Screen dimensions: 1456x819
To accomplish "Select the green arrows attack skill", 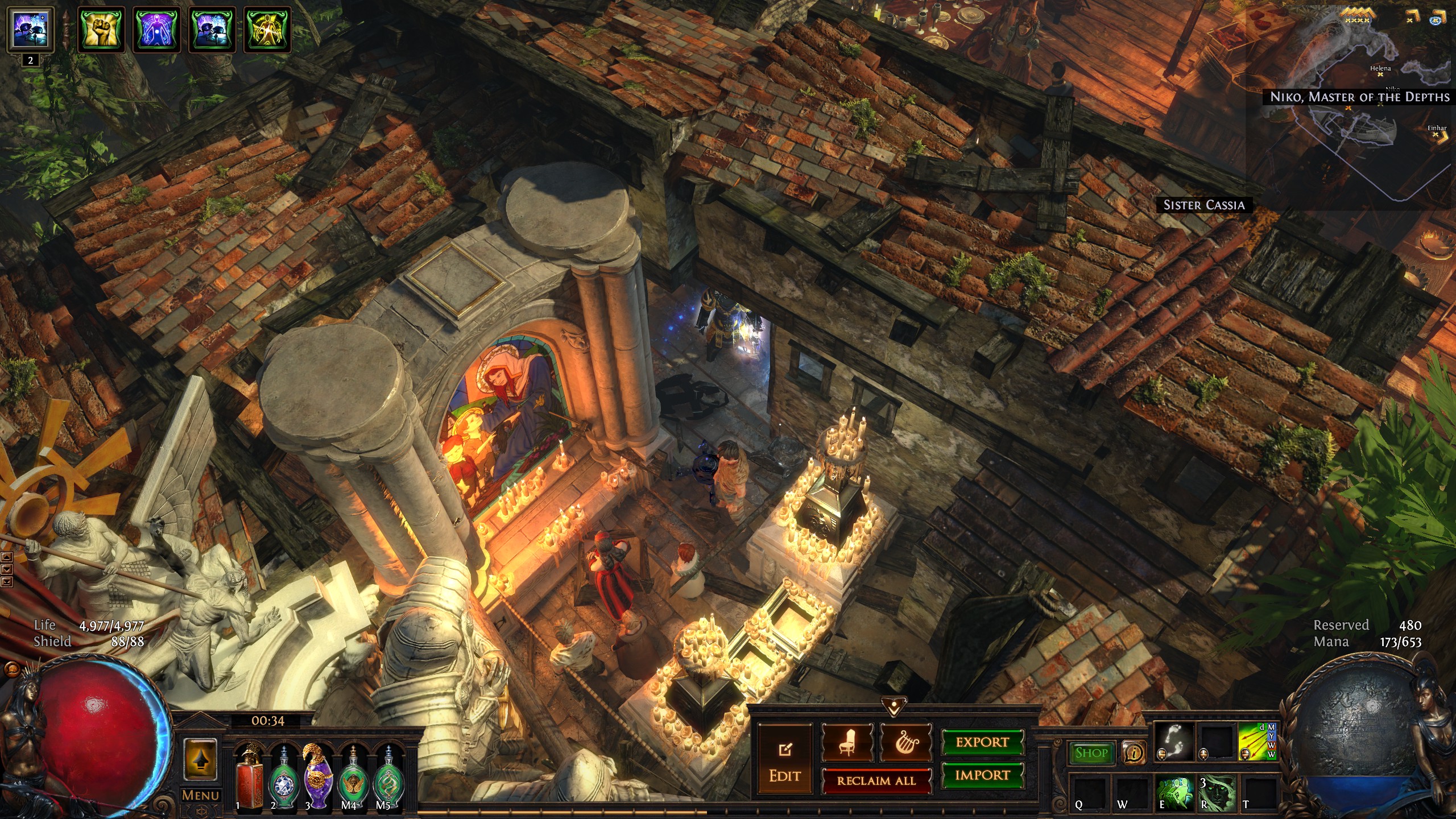I will coord(1257,742).
